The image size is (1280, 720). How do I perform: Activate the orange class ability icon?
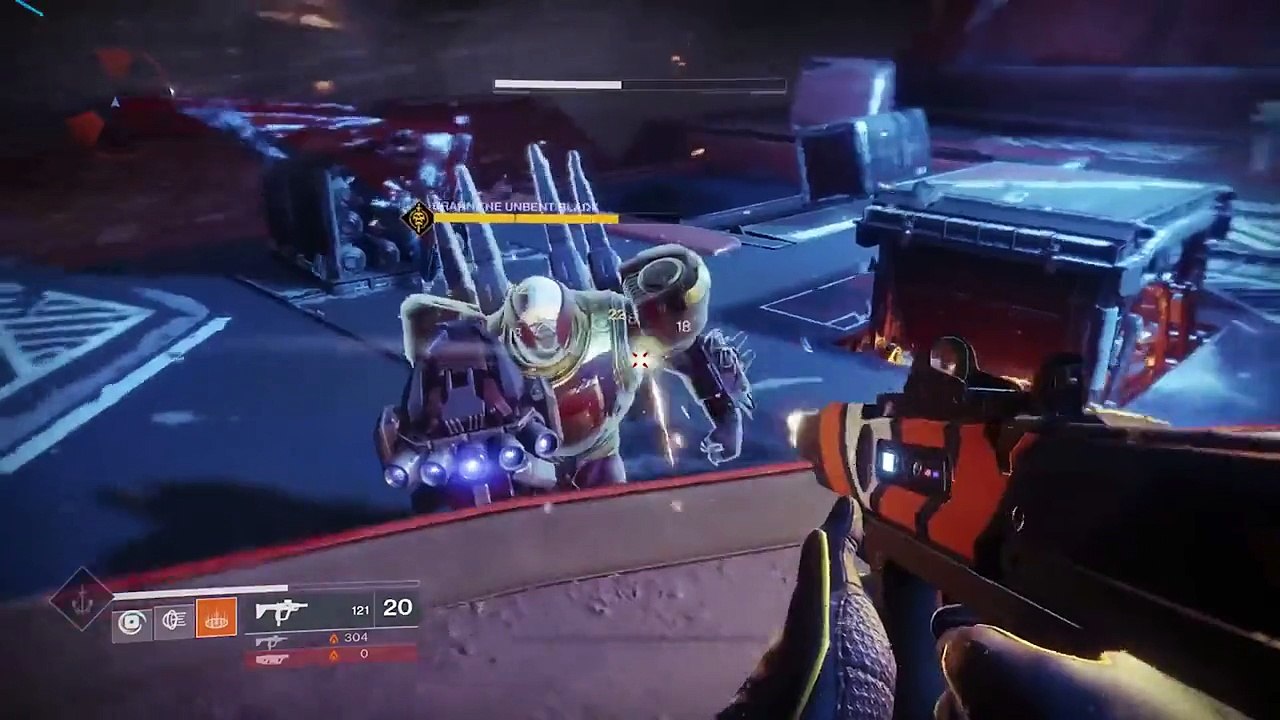[216, 620]
